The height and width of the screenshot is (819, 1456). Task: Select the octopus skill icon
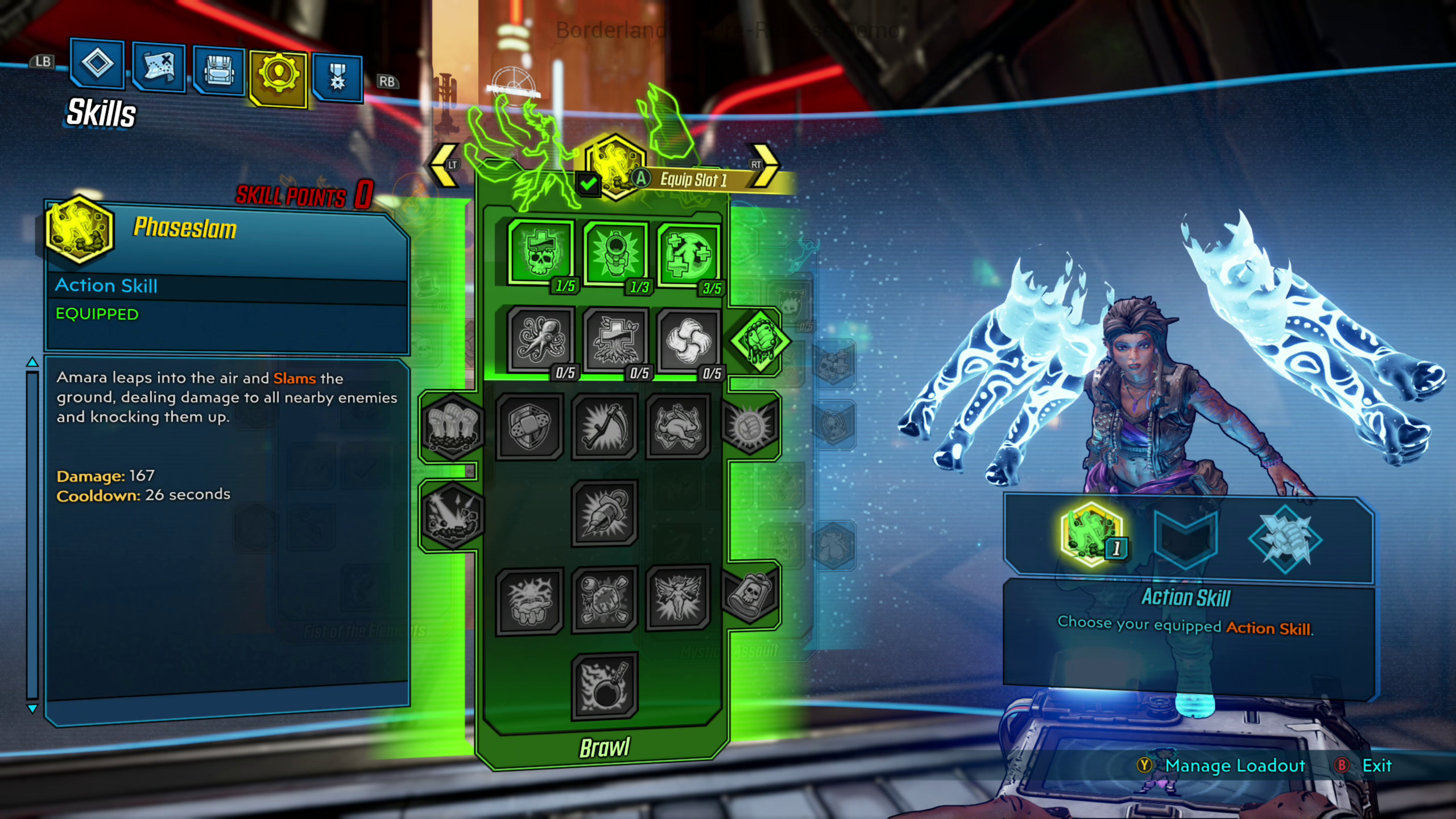coord(540,340)
